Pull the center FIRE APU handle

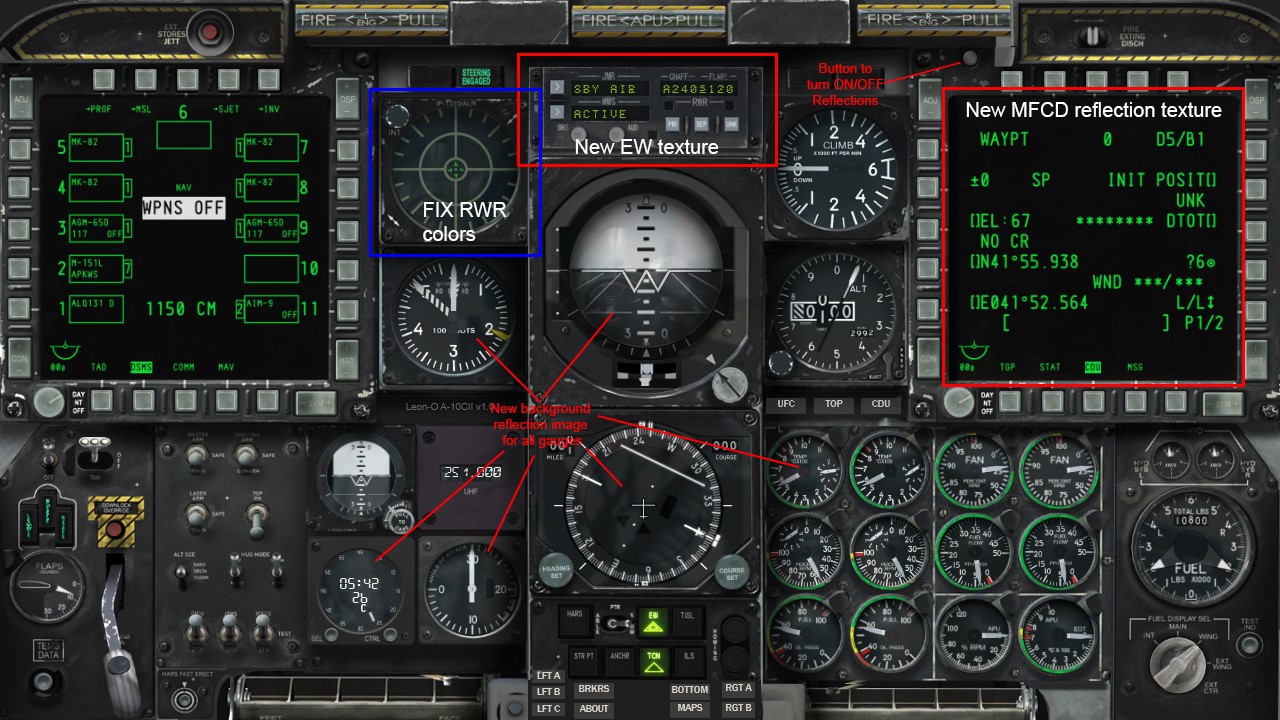point(650,19)
